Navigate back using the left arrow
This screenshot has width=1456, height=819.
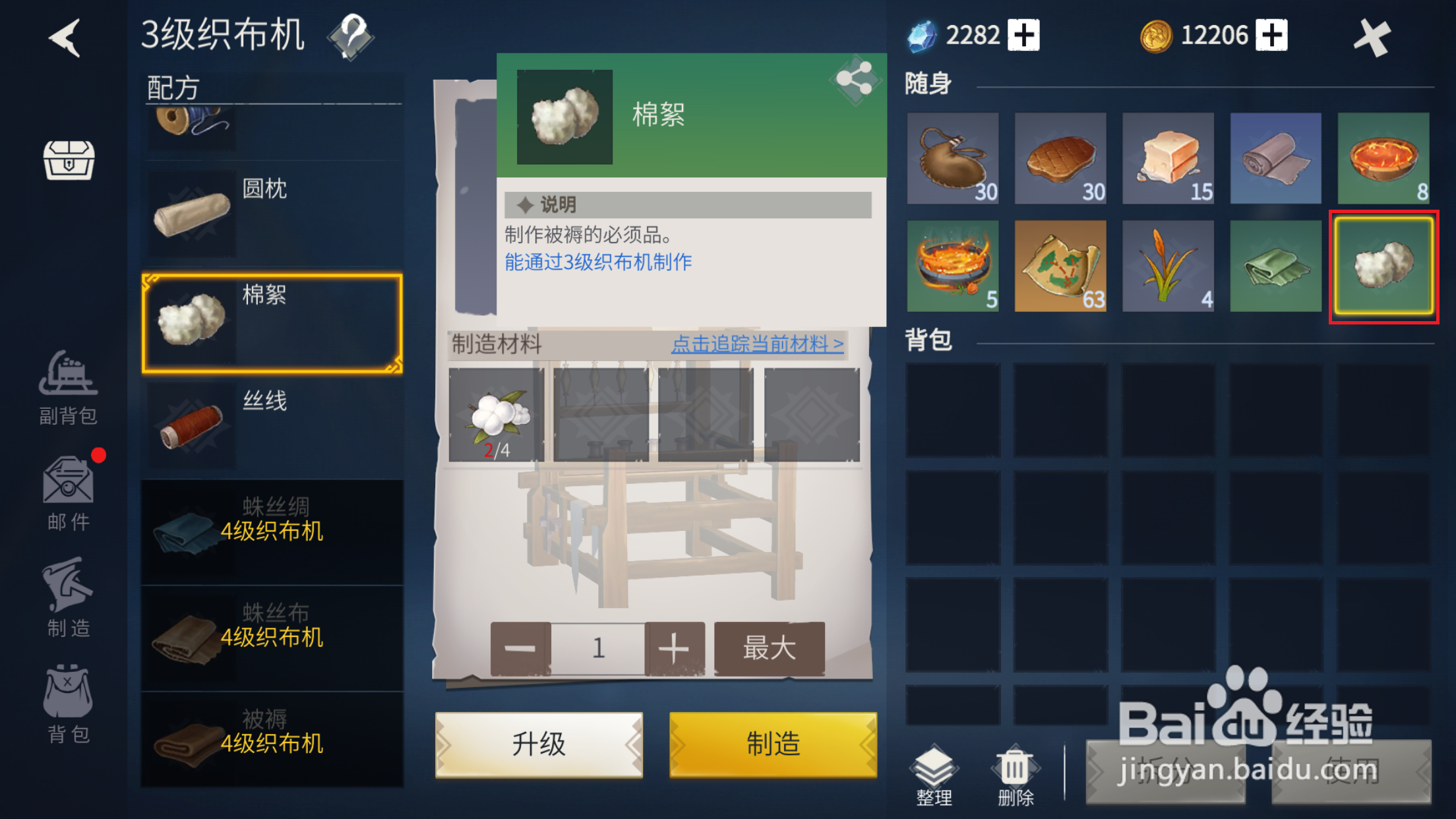[63, 36]
